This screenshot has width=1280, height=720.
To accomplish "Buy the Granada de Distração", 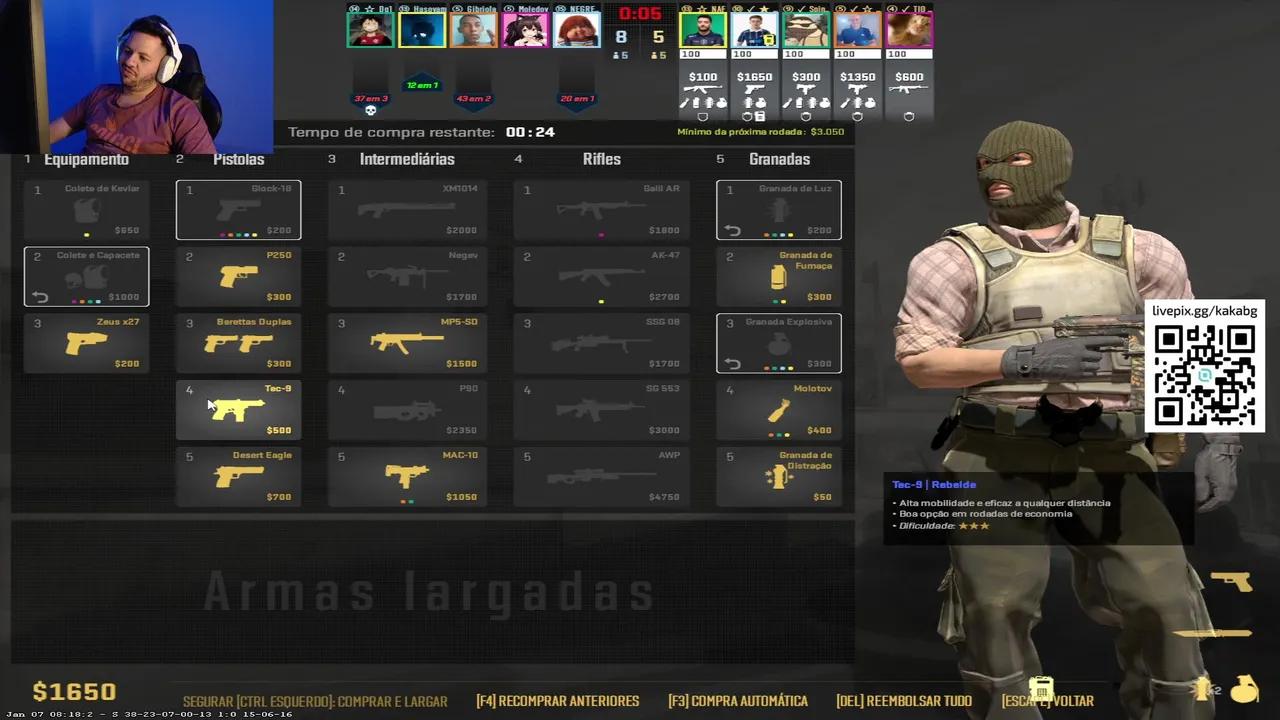I will [x=778, y=477].
